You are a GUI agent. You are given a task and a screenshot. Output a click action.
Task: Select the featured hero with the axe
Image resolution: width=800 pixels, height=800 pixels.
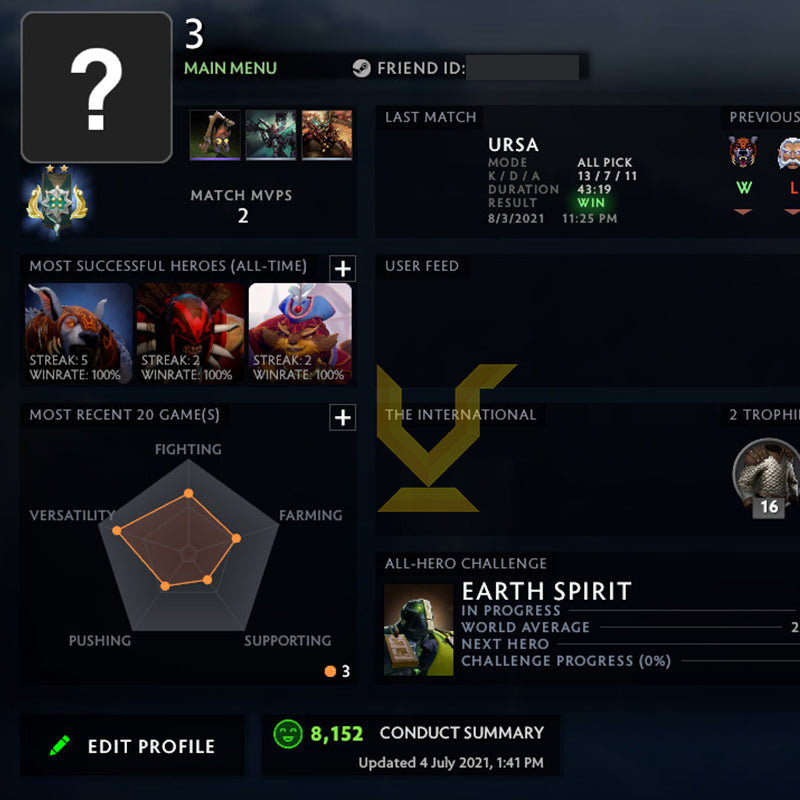[215, 135]
